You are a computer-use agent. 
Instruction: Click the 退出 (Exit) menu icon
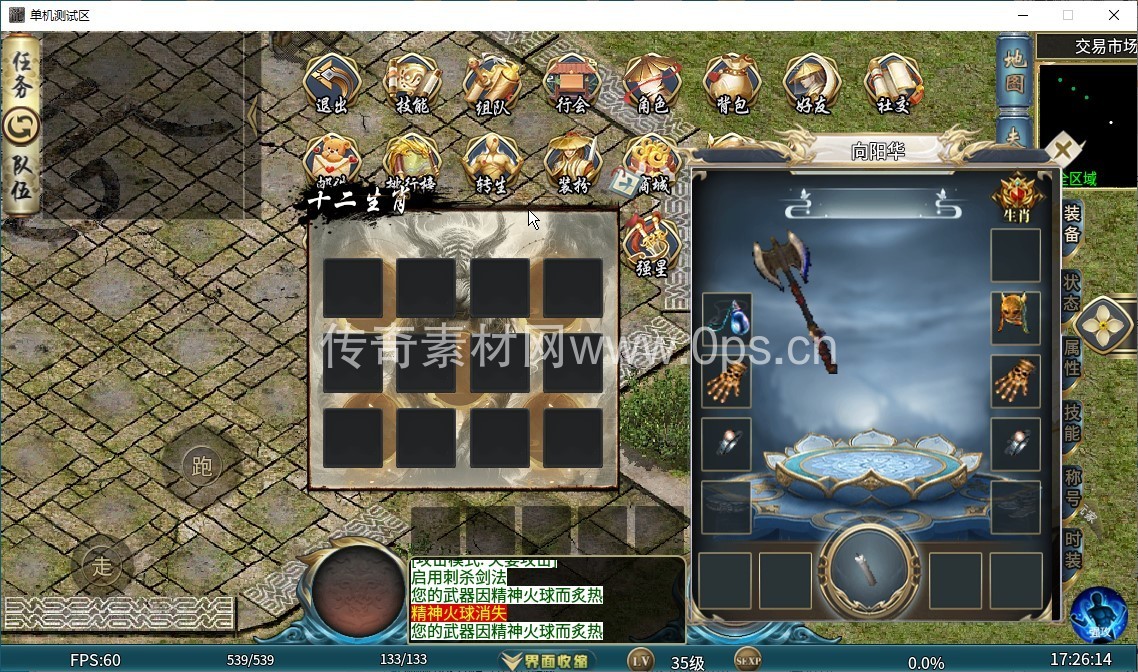[x=332, y=84]
